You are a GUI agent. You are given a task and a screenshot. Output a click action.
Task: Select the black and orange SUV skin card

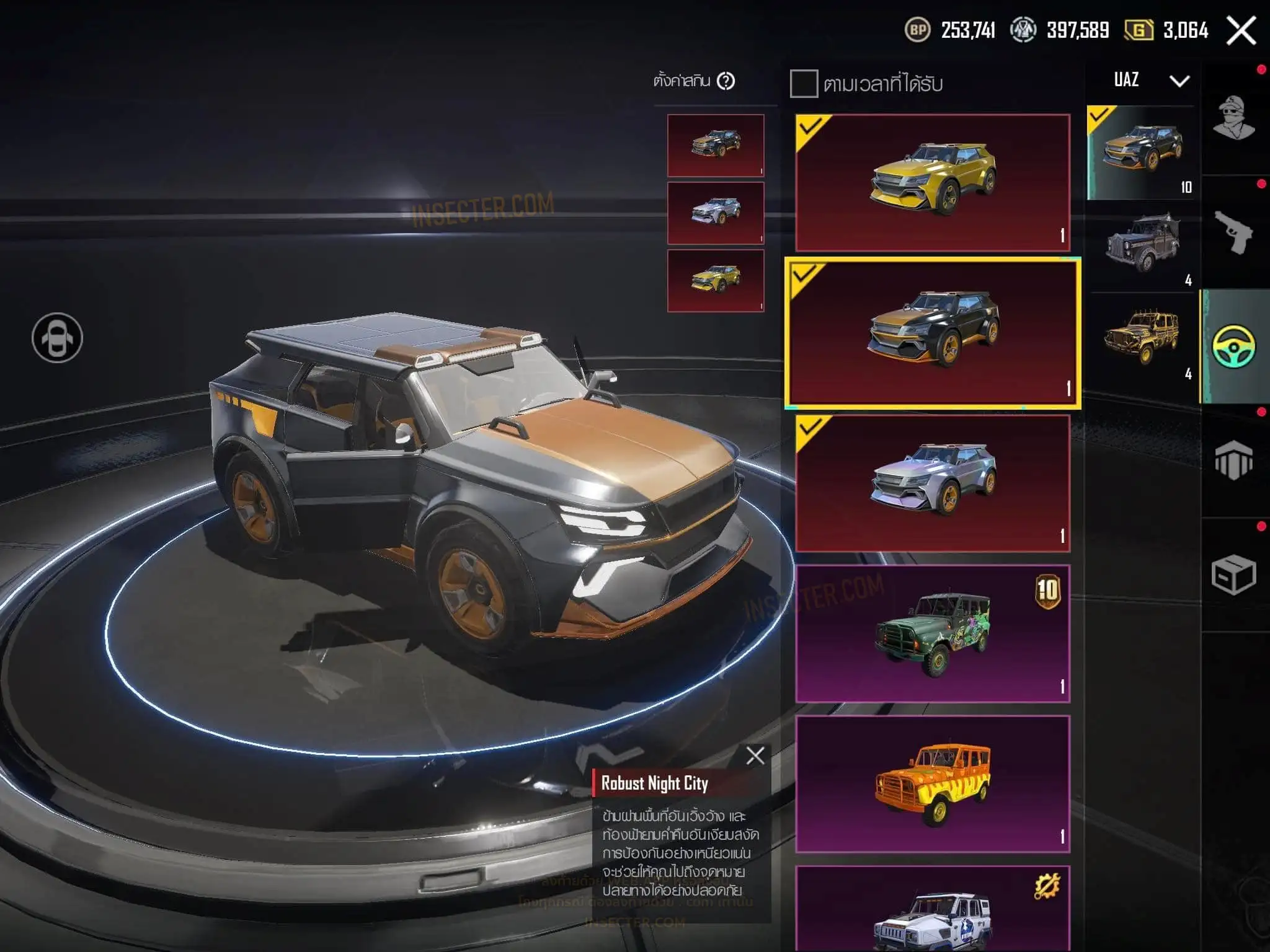[933, 333]
